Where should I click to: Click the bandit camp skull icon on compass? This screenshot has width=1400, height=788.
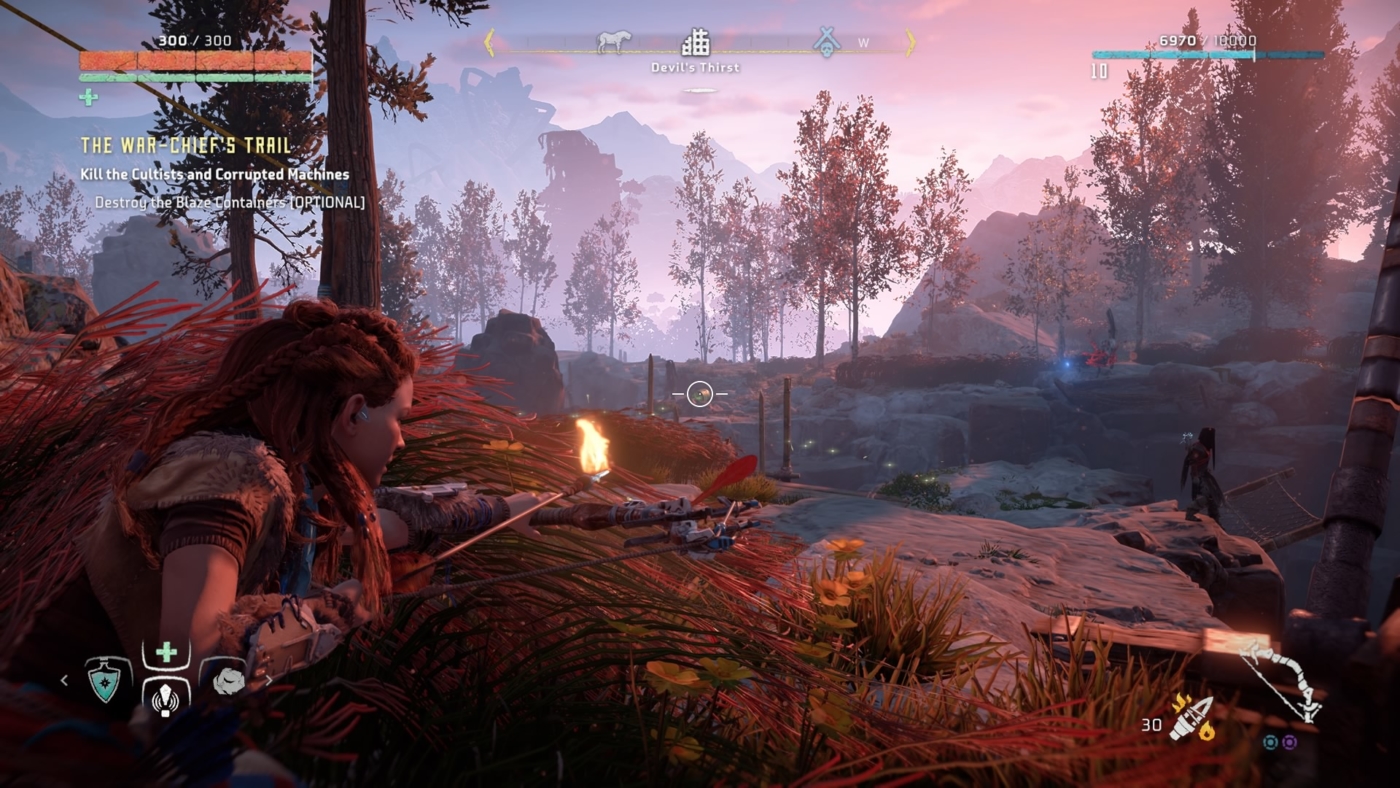click(826, 44)
